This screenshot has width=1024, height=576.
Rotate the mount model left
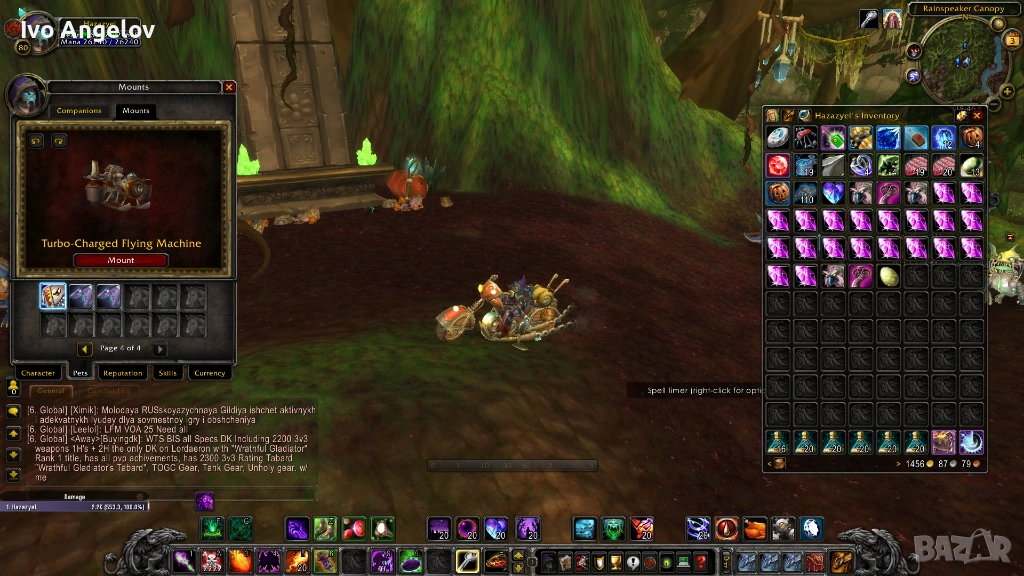(36, 141)
